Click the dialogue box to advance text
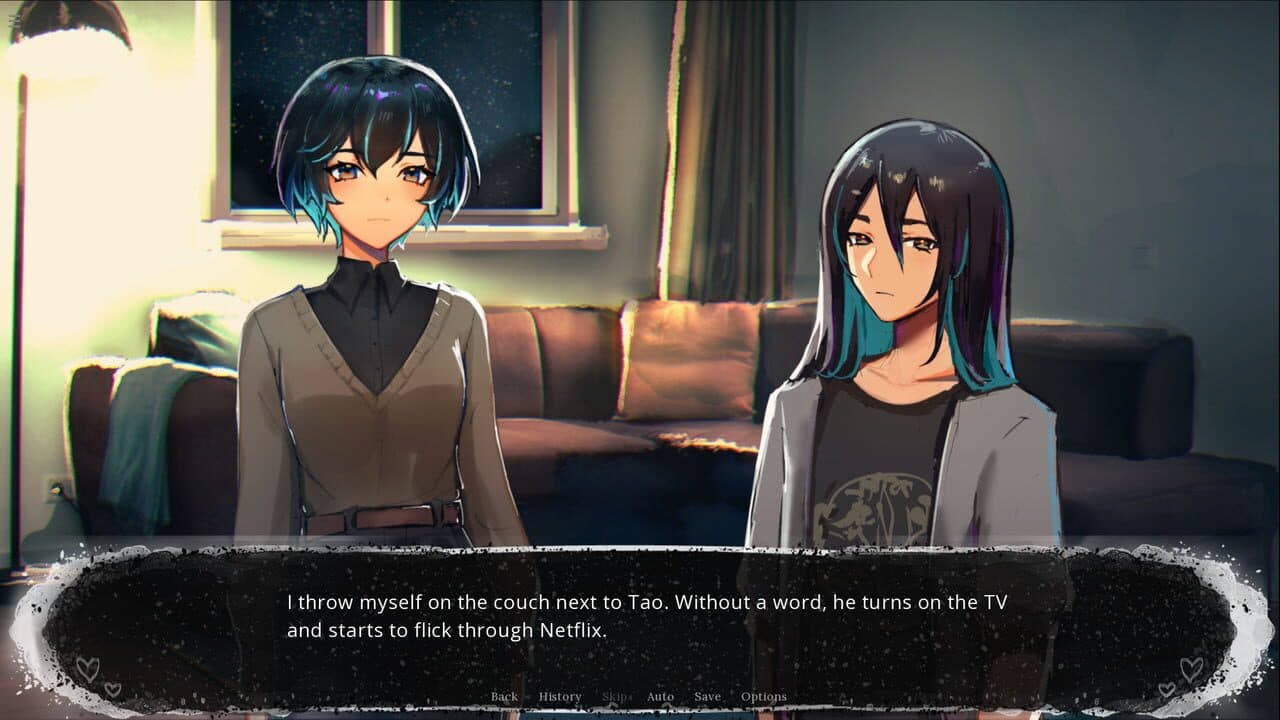The width and height of the screenshot is (1280, 720). [x=640, y=615]
